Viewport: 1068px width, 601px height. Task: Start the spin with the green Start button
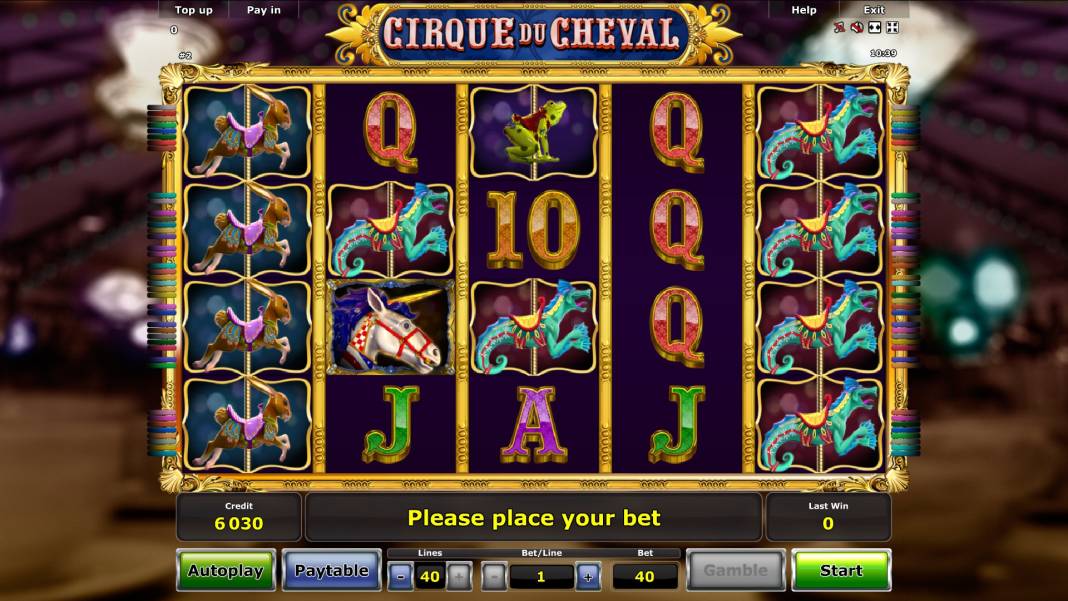point(840,570)
